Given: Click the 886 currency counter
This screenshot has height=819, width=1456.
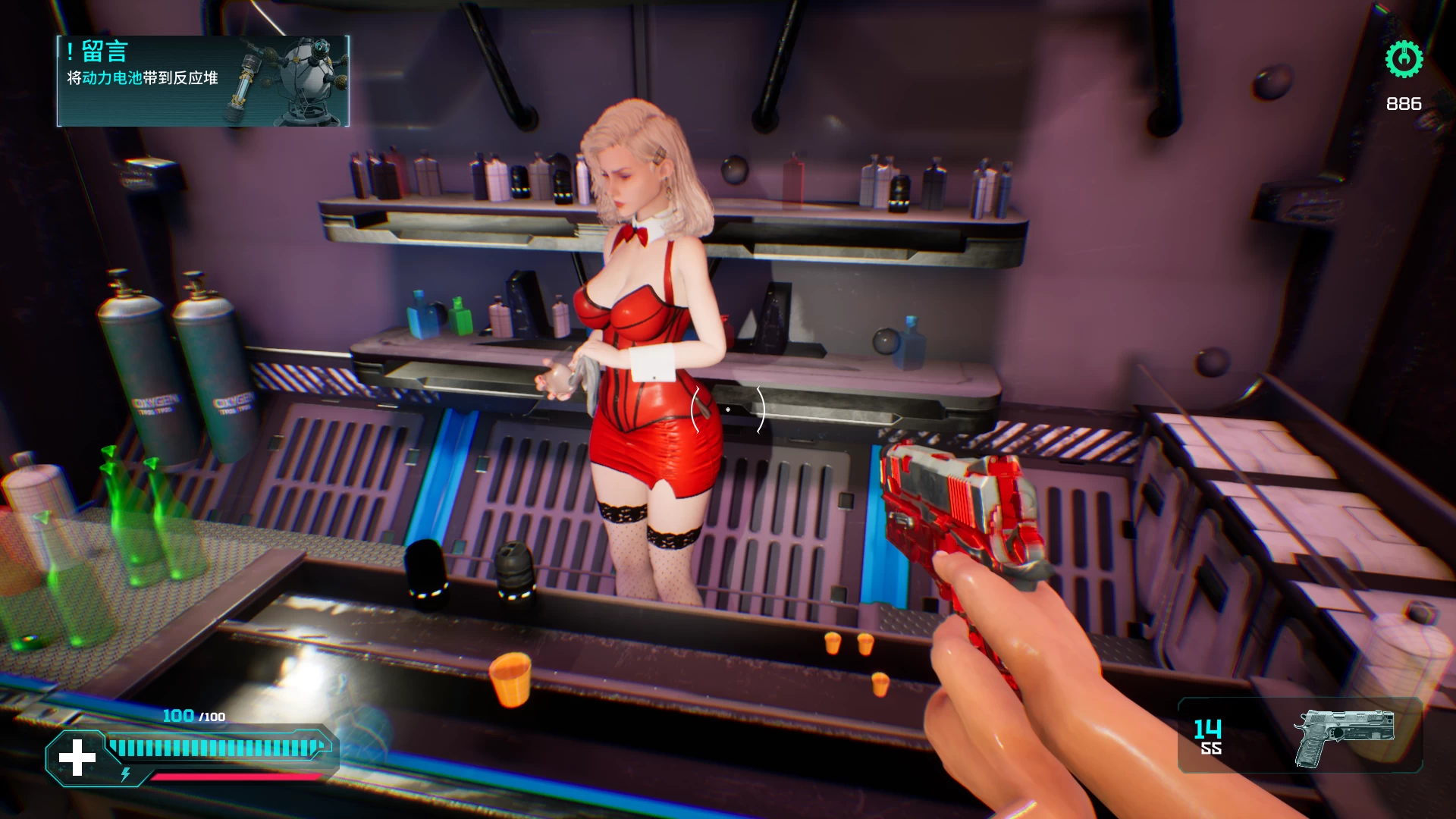Looking at the screenshot, I should [1404, 104].
